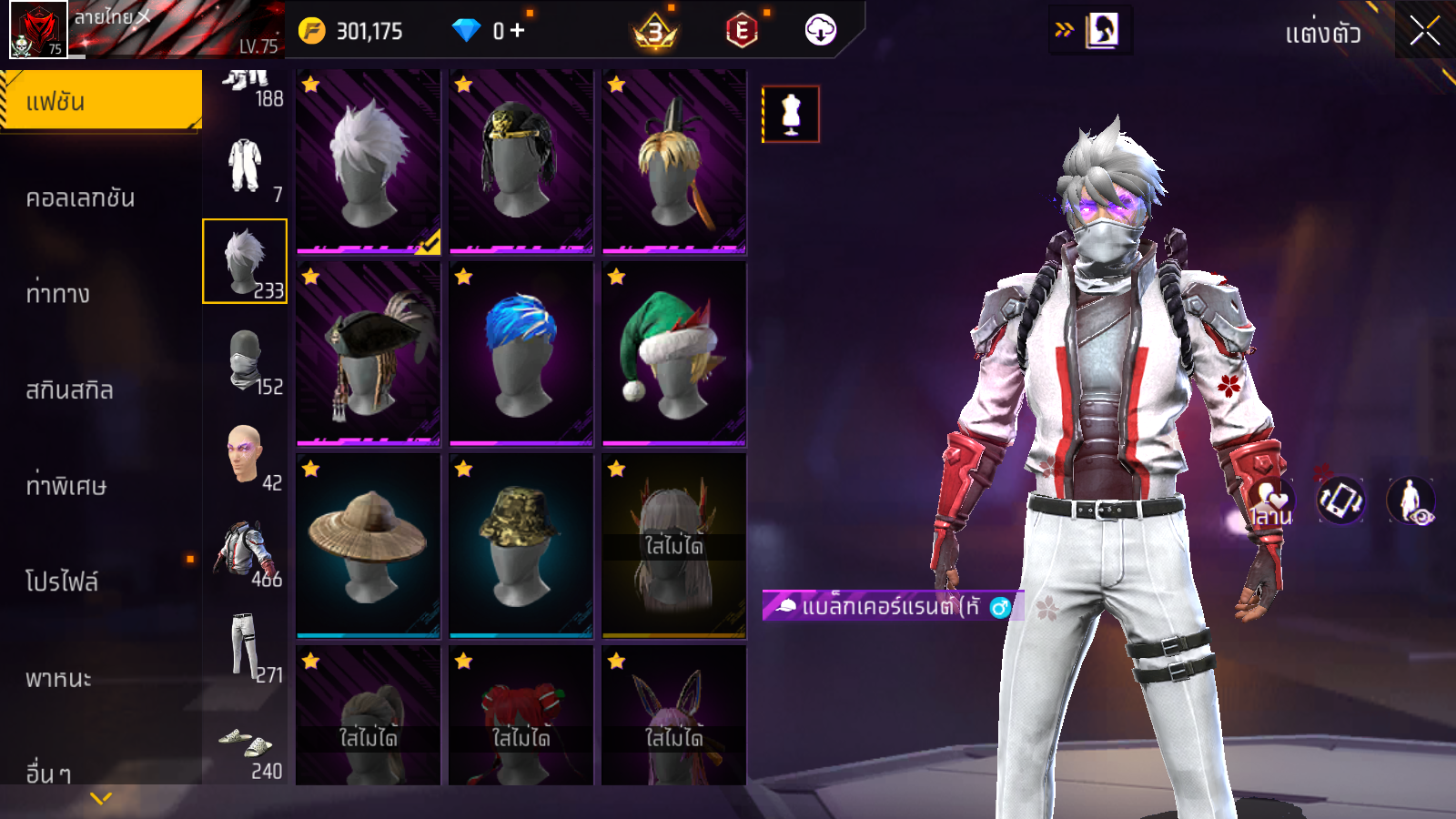
Task: Close the outfit screen with the X
Action: pyautogui.click(x=1424, y=32)
